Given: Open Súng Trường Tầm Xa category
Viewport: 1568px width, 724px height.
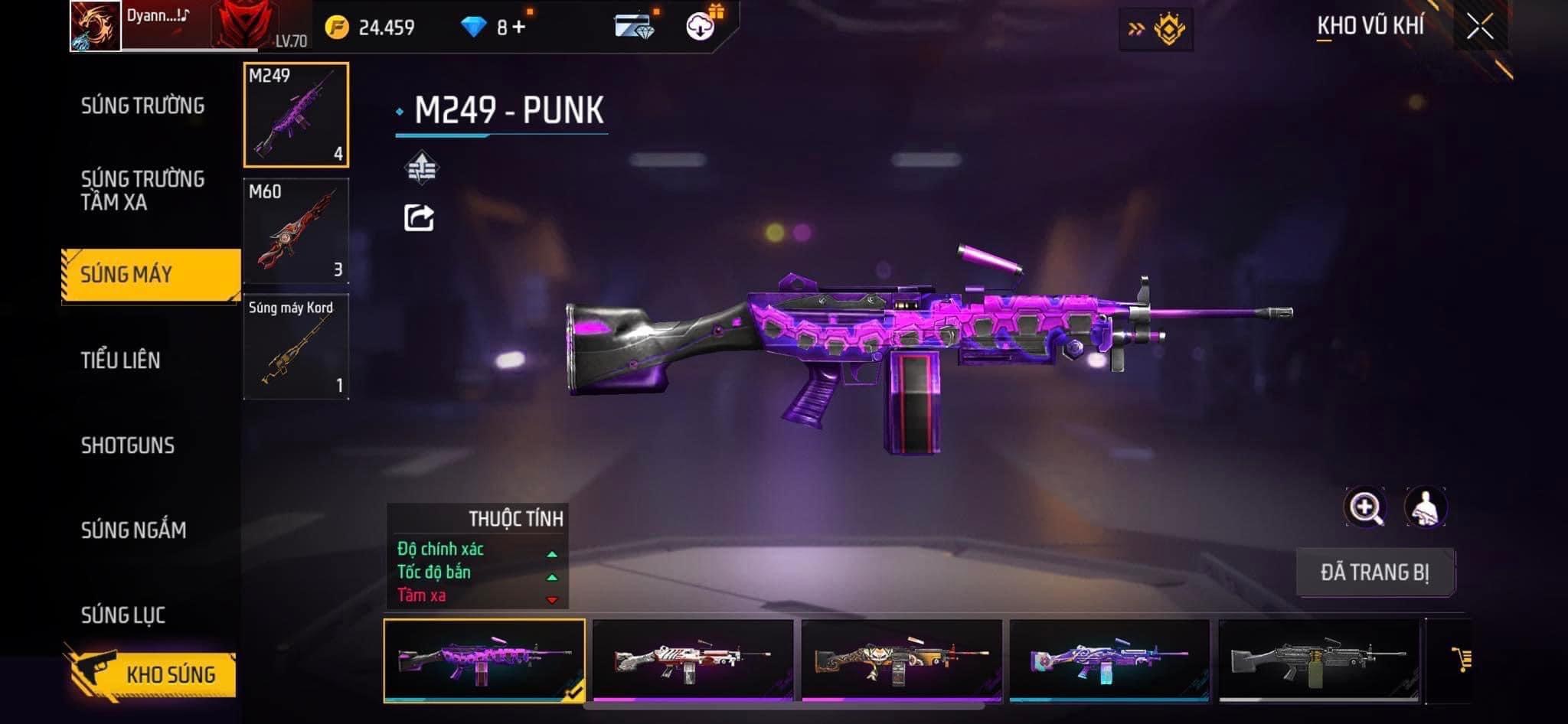Looking at the screenshot, I should (x=142, y=191).
